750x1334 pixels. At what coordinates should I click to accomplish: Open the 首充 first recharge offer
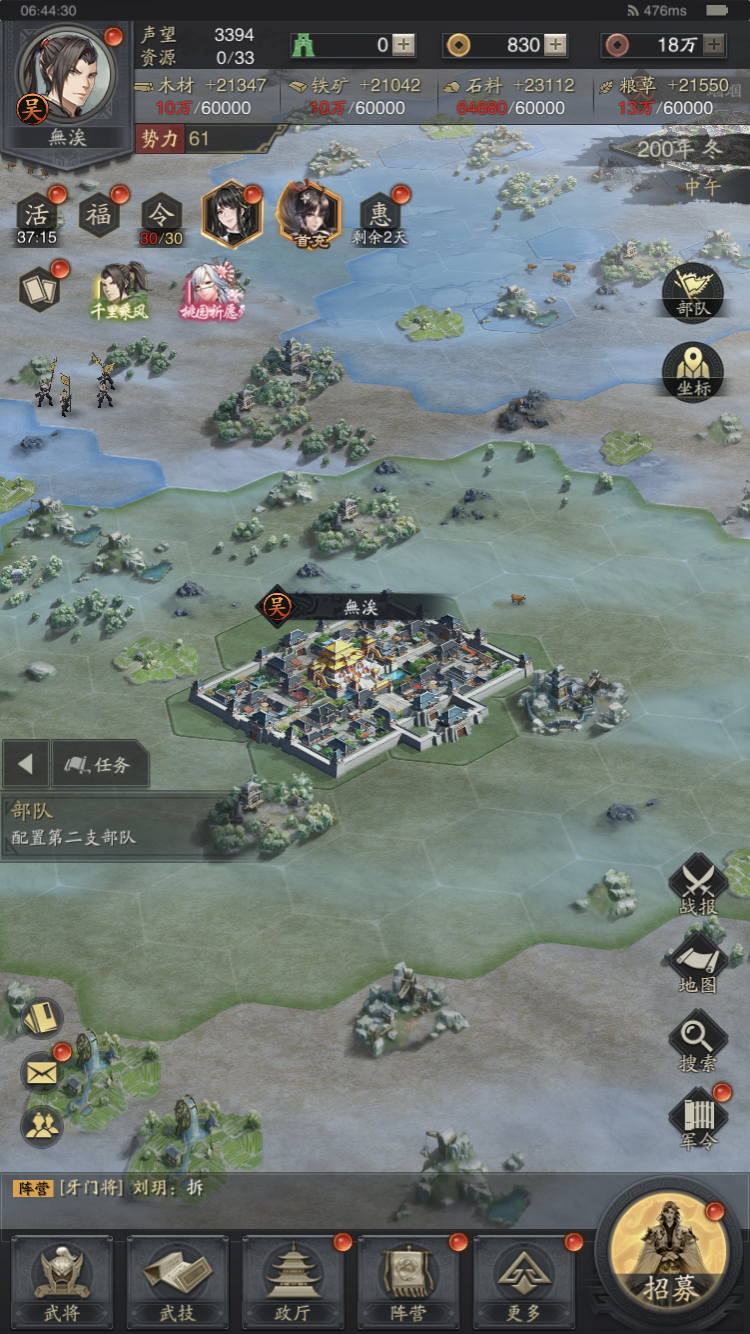pos(309,215)
